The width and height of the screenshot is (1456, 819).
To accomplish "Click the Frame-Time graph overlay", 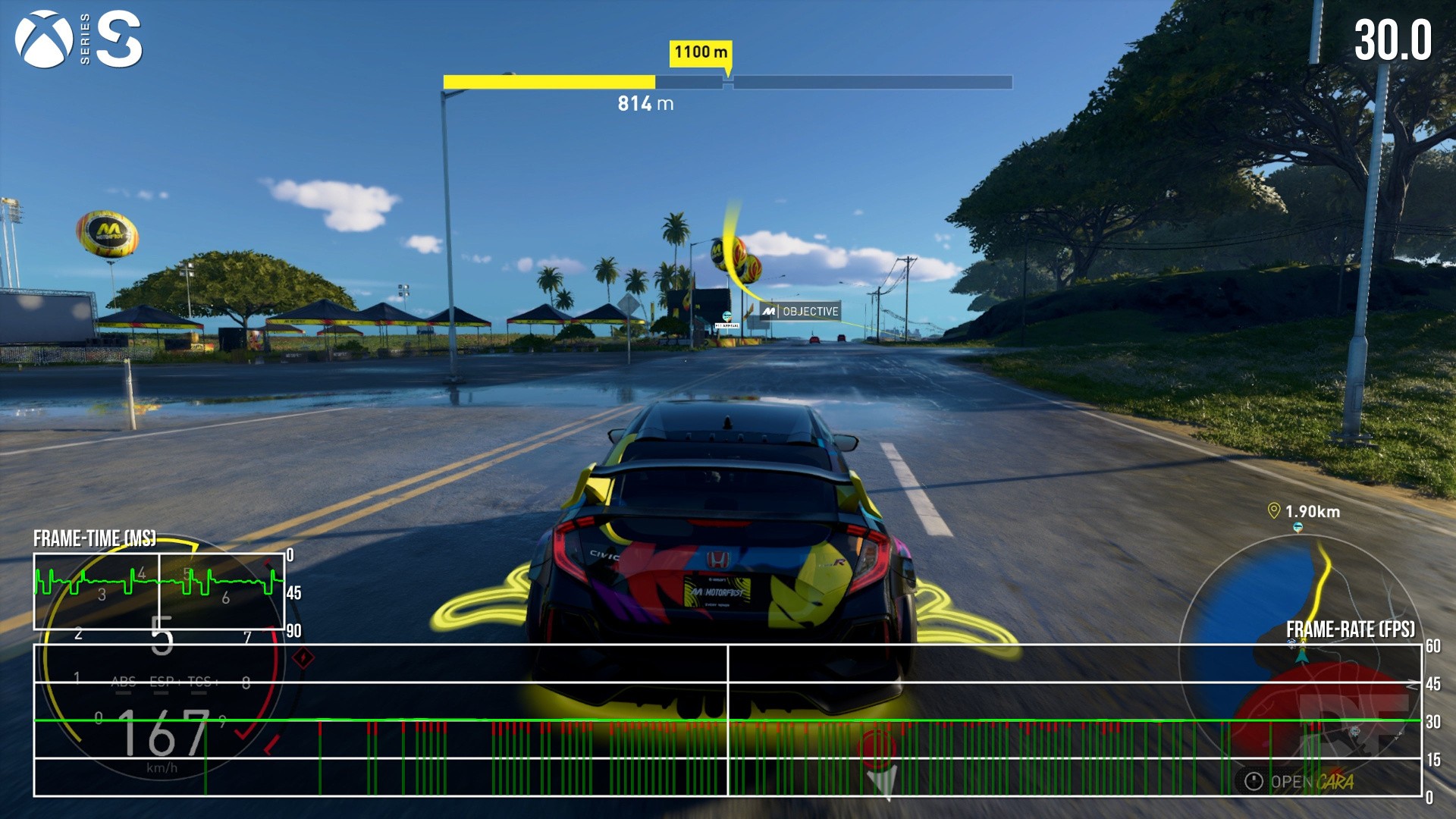I will click(x=158, y=591).
